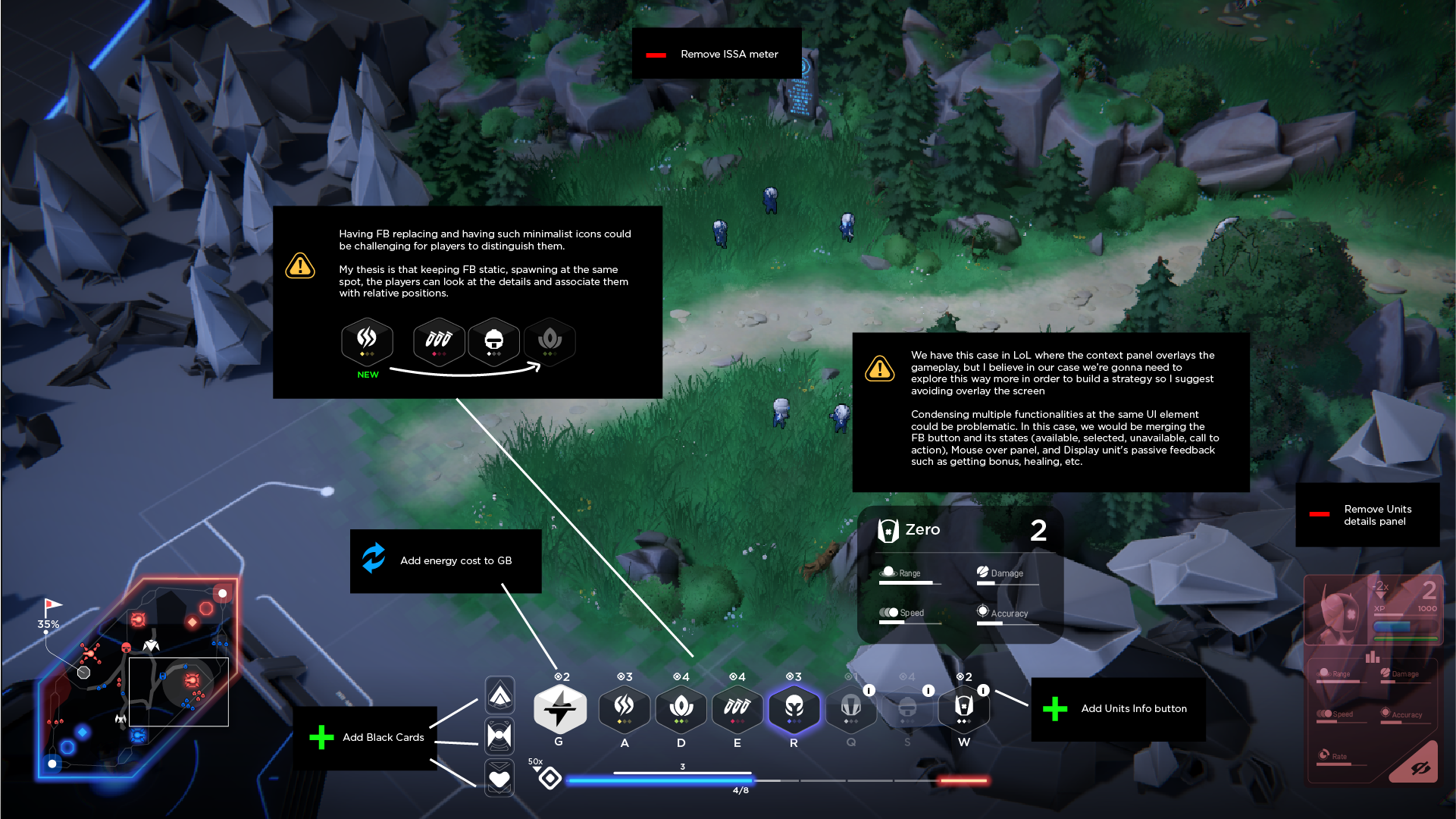
Task: Select the greyed-out unit card labeled Q
Action: click(x=850, y=708)
